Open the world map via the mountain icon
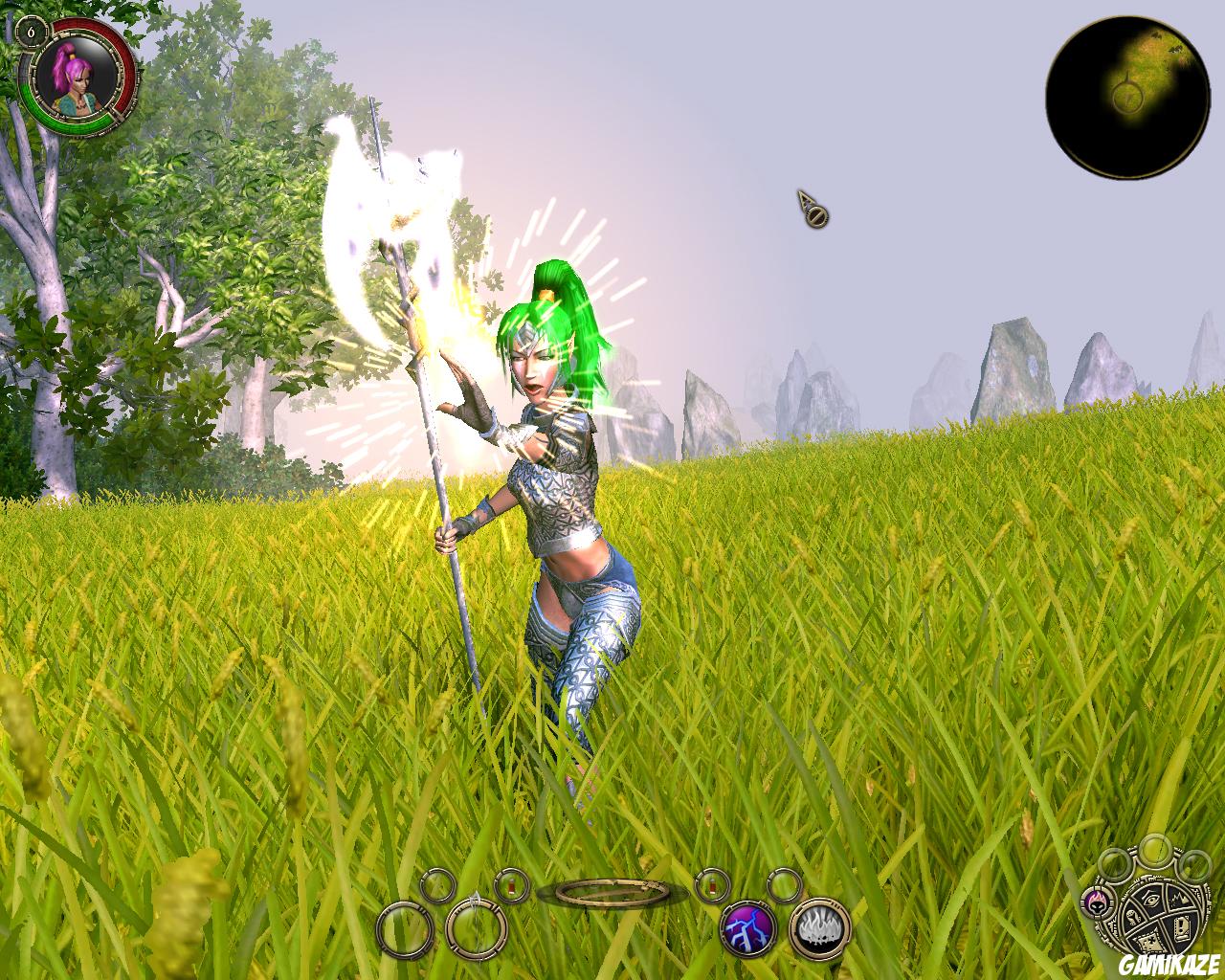This screenshot has height=980, width=1225. 1179,898
